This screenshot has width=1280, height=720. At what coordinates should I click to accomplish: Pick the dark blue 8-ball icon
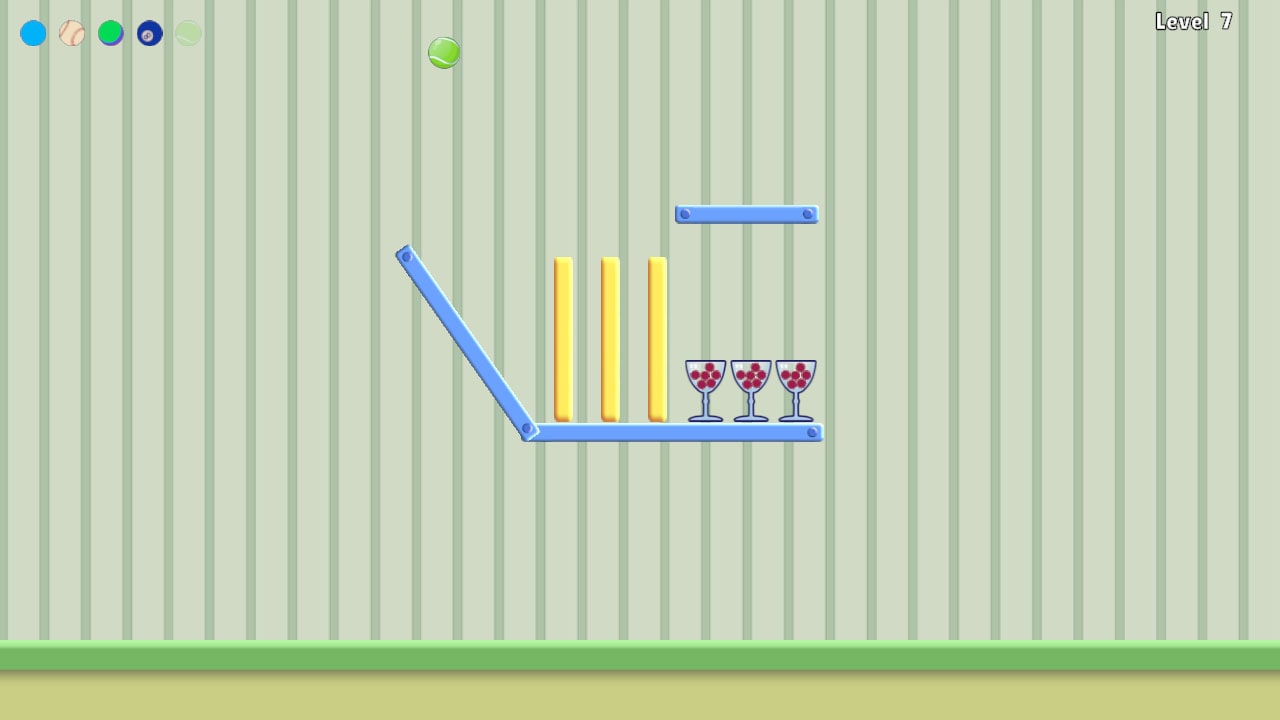[x=149, y=33]
